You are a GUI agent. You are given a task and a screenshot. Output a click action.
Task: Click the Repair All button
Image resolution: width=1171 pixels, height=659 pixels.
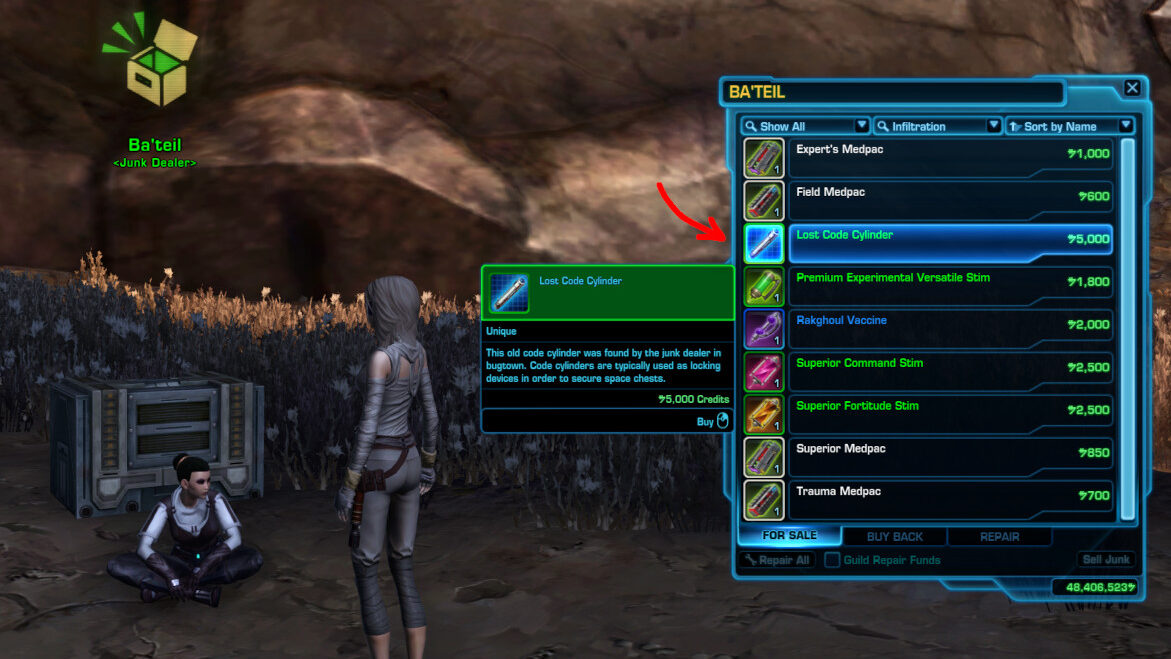pos(777,560)
